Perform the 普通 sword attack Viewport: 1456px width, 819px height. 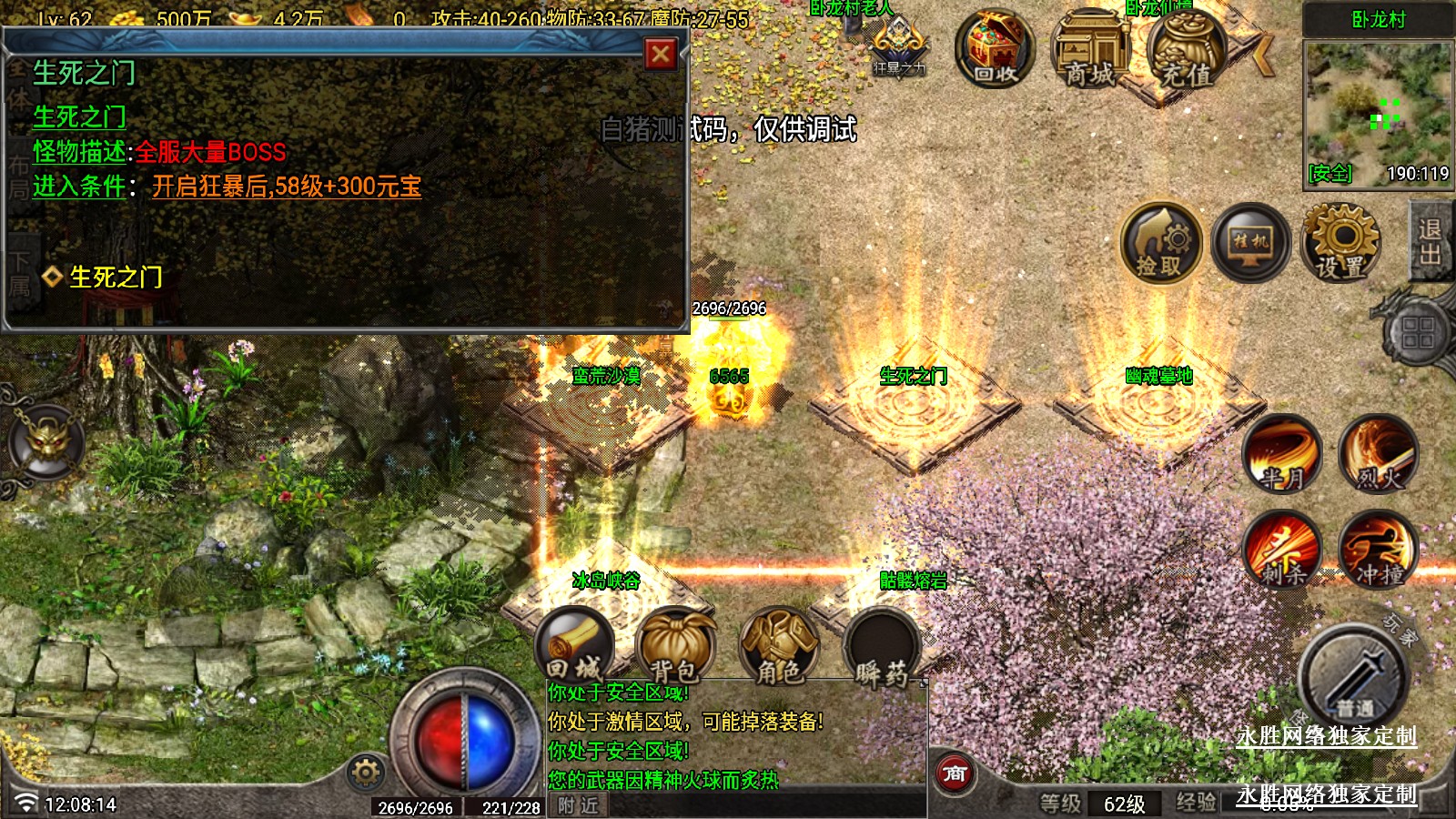click(1354, 678)
